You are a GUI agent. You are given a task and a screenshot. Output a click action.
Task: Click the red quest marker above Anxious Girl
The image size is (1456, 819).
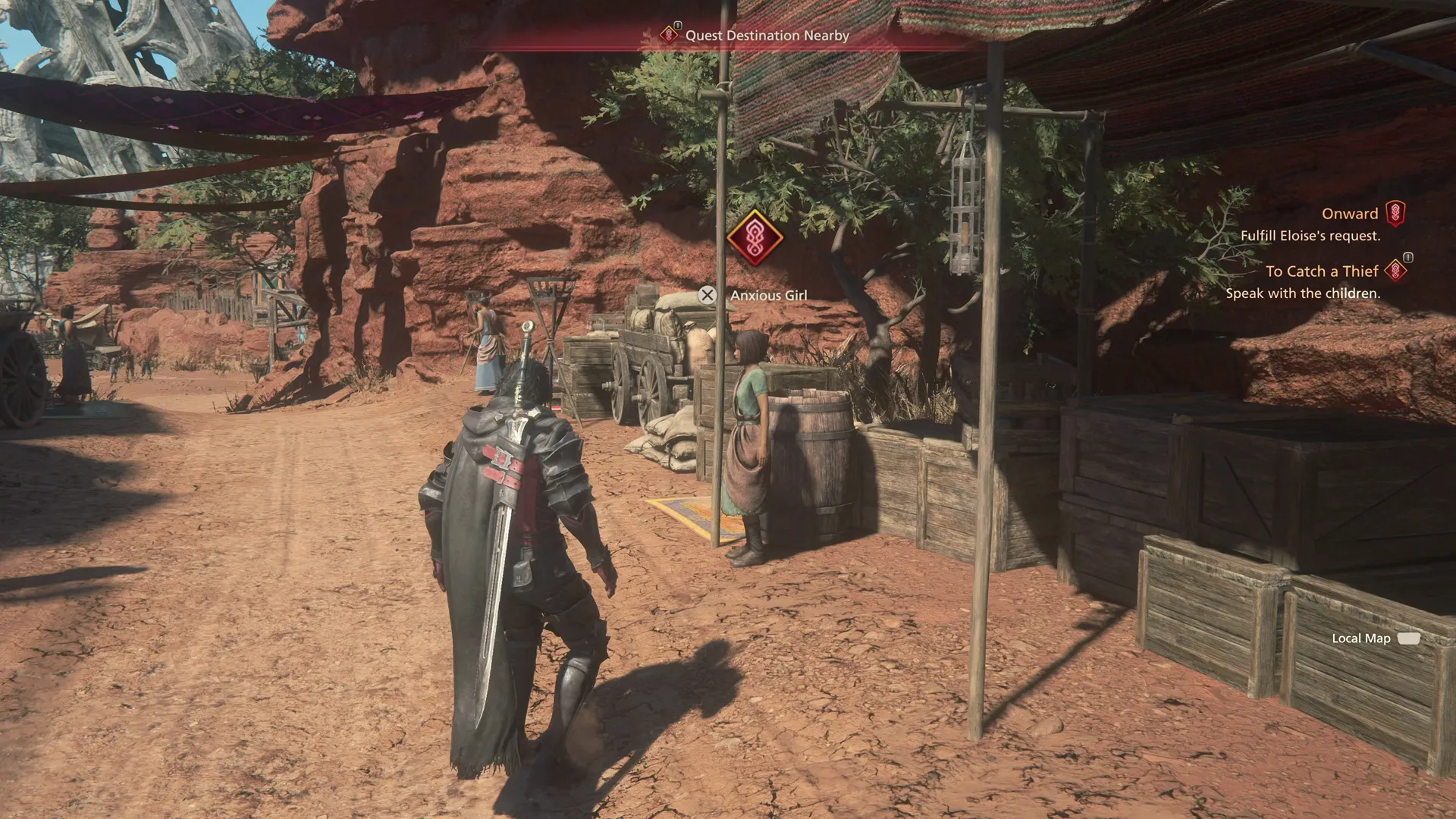[755, 238]
